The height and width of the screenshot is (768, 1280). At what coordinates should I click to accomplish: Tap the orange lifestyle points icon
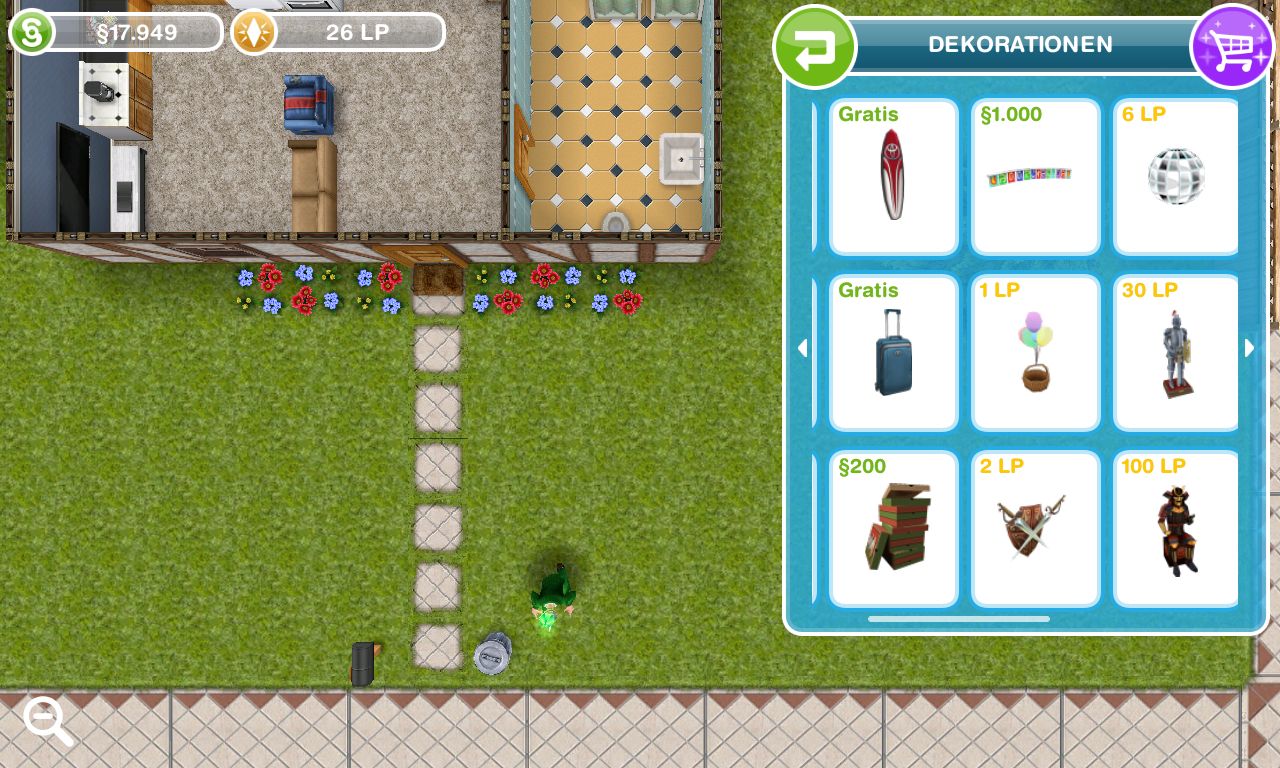254,32
